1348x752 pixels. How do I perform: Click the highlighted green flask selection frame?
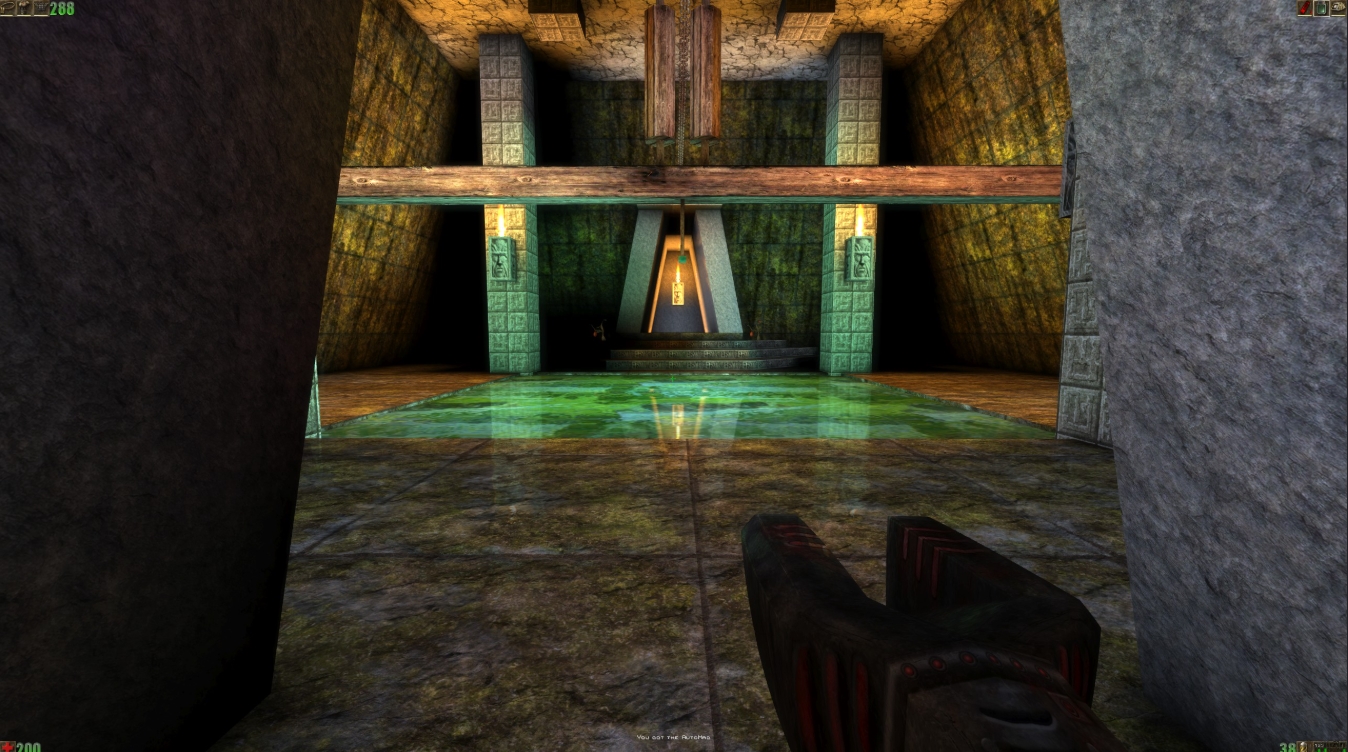1321,8
